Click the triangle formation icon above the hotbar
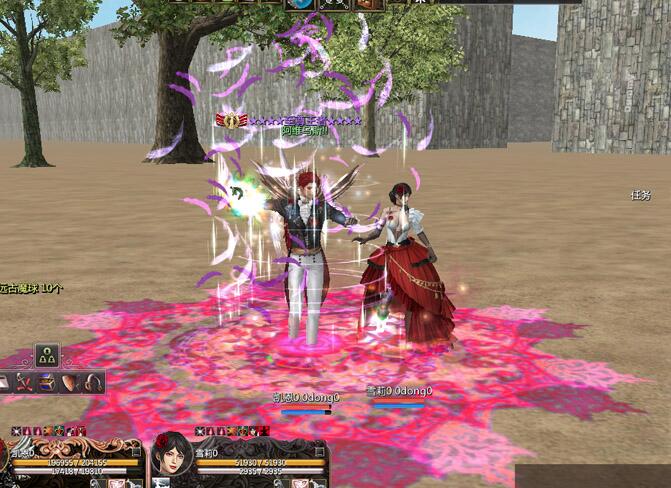The height and width of the screenshot is (488, 671). tap(47, 355)
